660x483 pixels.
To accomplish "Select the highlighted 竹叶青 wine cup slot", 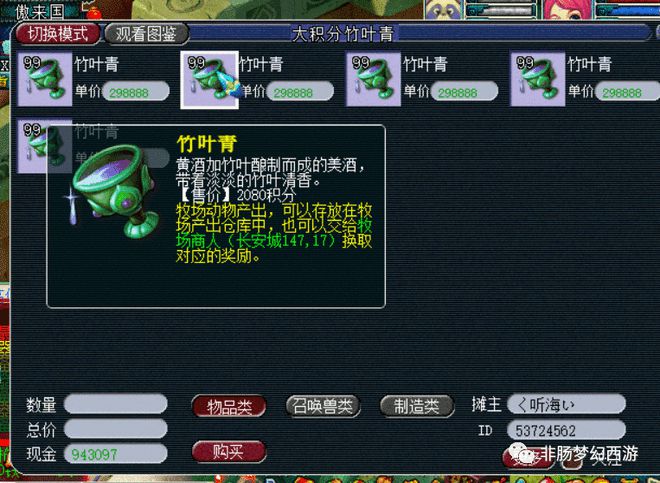I will [x=208, y=78].
